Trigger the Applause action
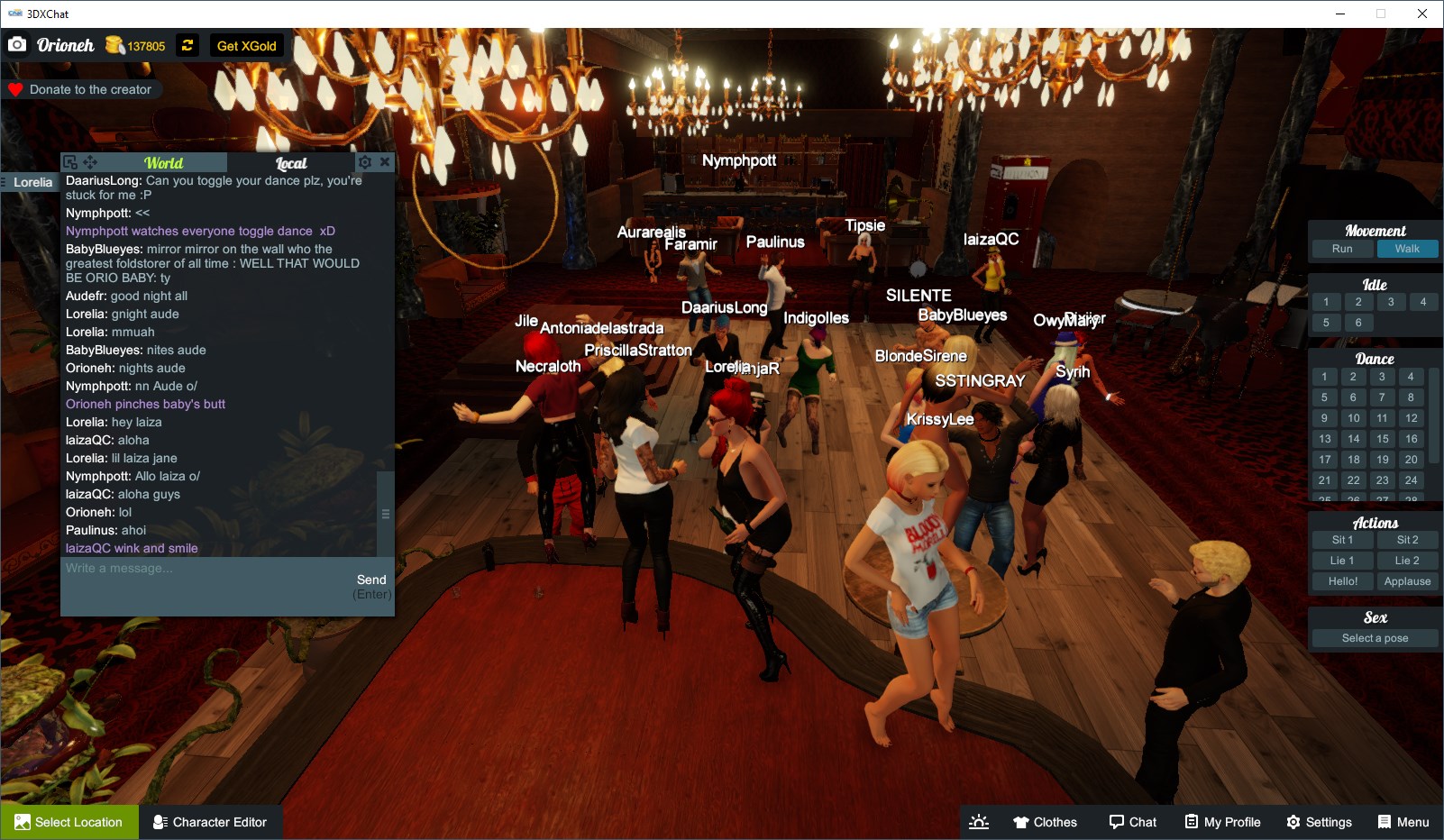This screenshot has width=1444, height=840. [x=1408, y=580]
